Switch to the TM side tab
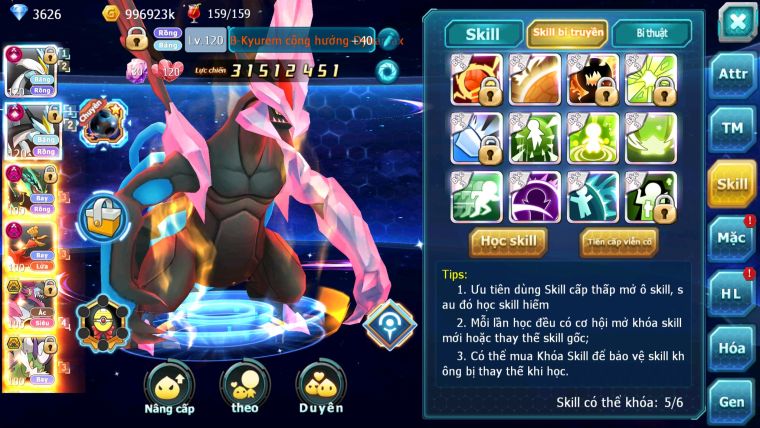 click(x=731, y=128)
